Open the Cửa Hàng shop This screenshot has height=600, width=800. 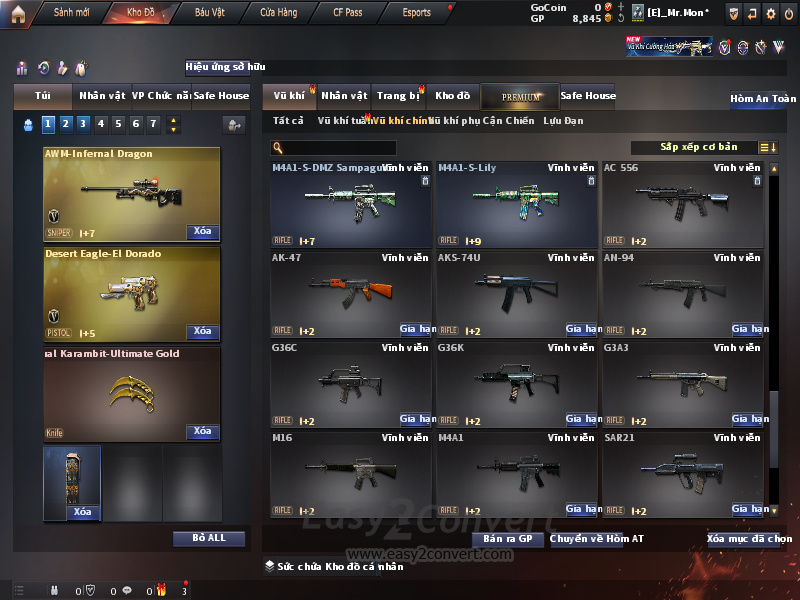[278, 13]
